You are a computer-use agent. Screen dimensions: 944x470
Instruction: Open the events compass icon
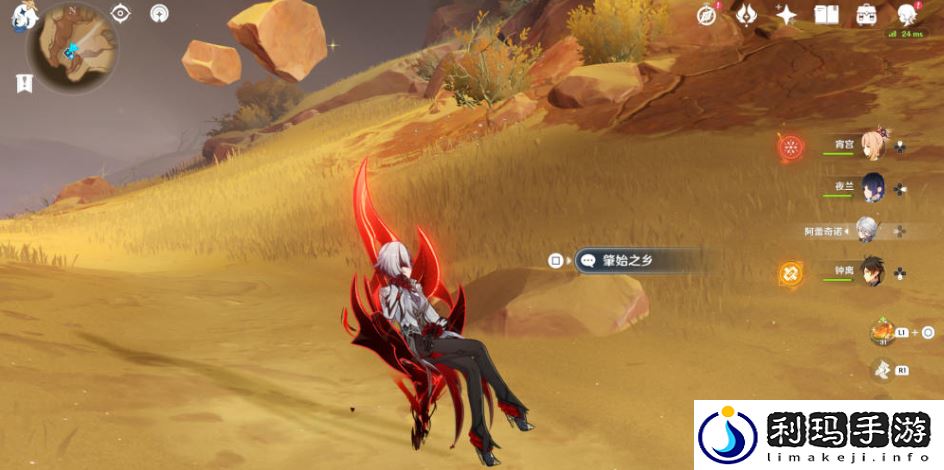click(708, 14)
